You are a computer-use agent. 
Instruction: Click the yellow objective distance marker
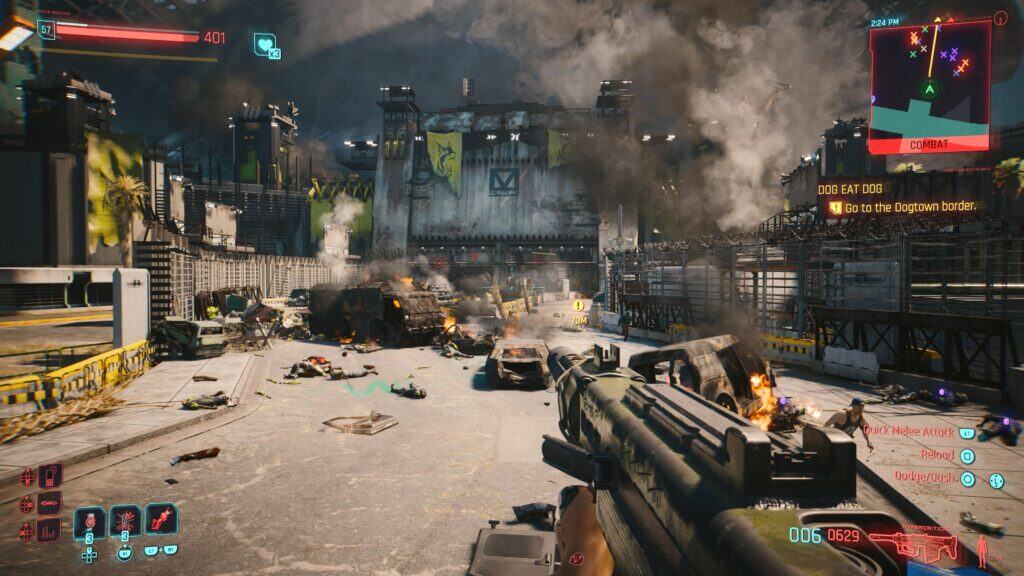[578, 306]
